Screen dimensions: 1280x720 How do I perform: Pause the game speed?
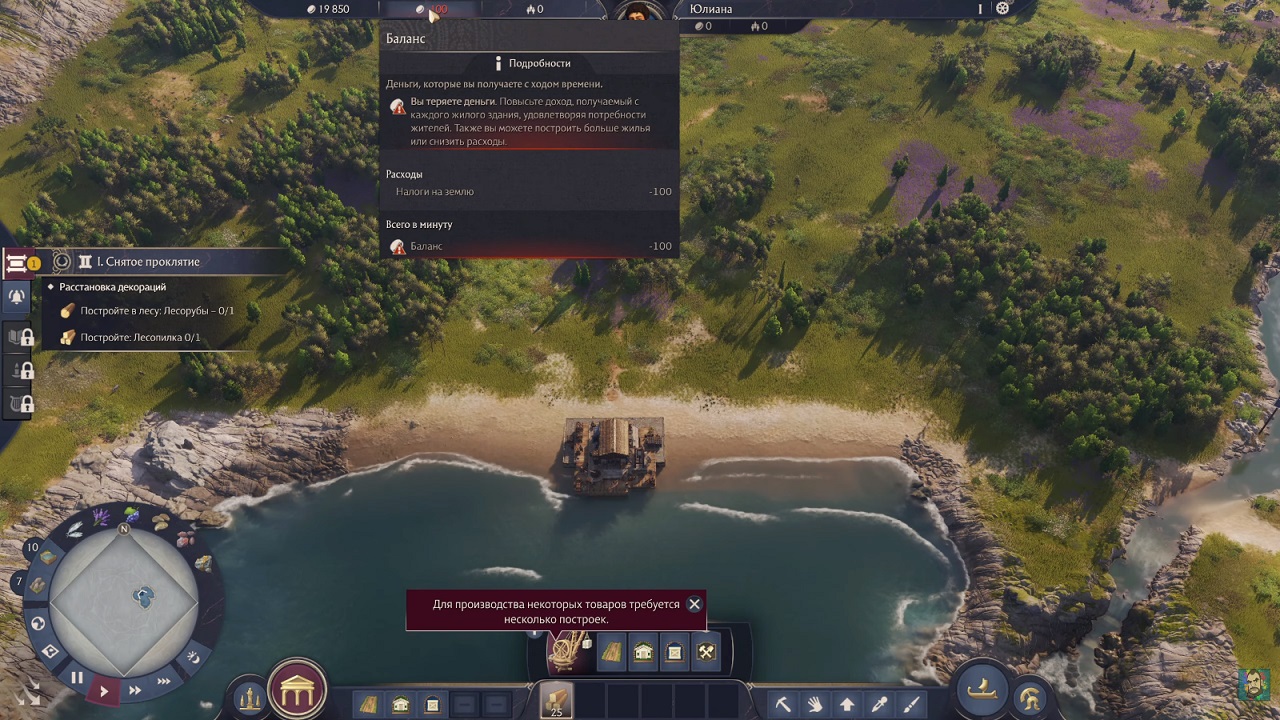click(77, 677)
